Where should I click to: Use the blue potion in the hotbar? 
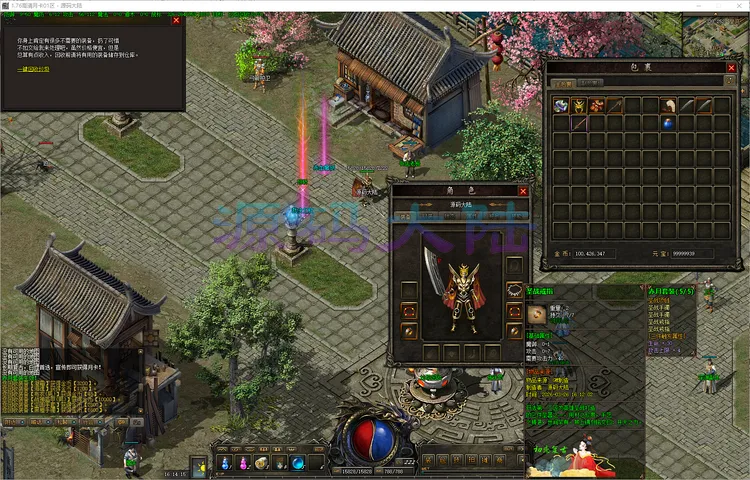225,463
